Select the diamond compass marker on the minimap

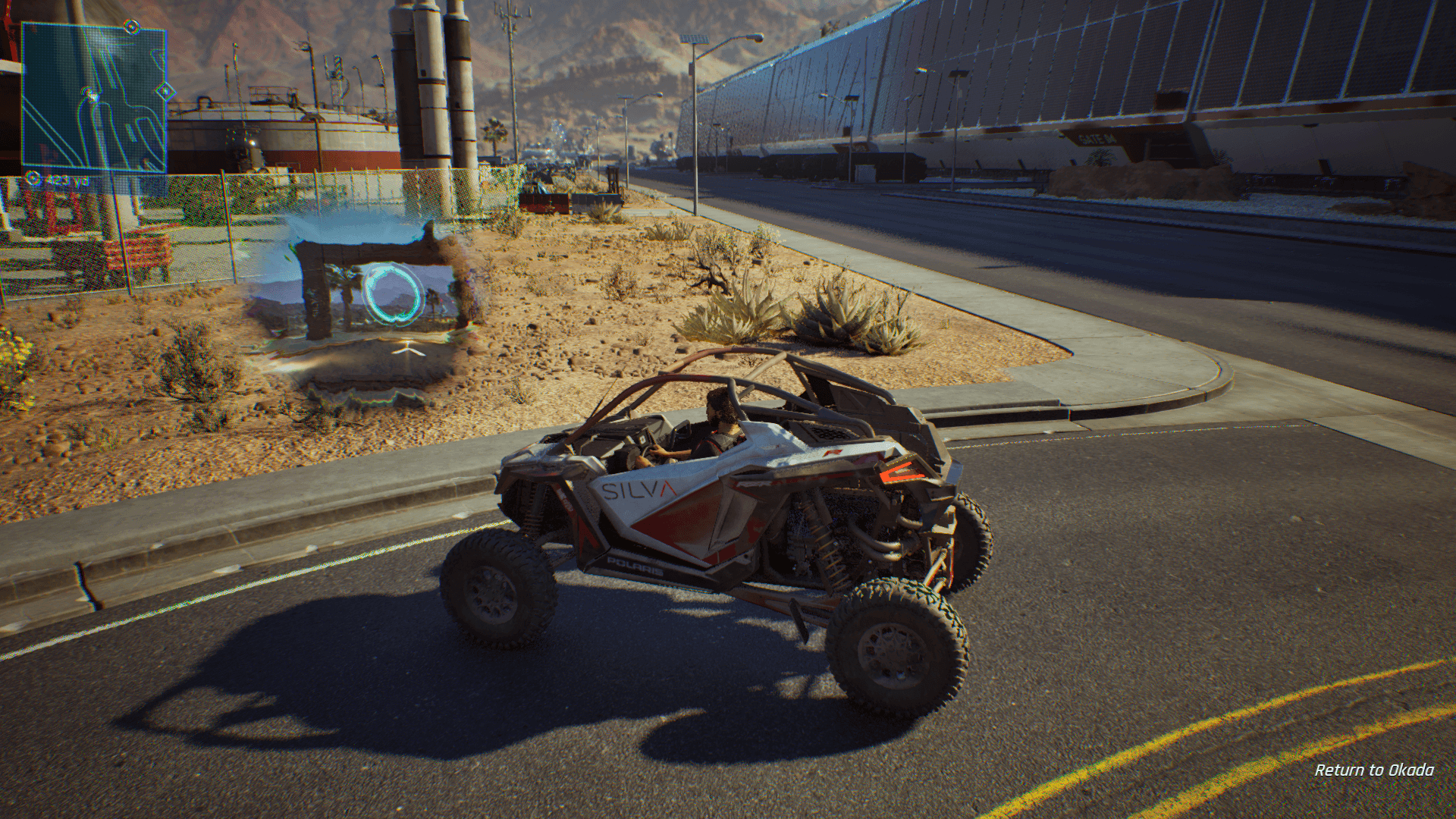(166, 91)
